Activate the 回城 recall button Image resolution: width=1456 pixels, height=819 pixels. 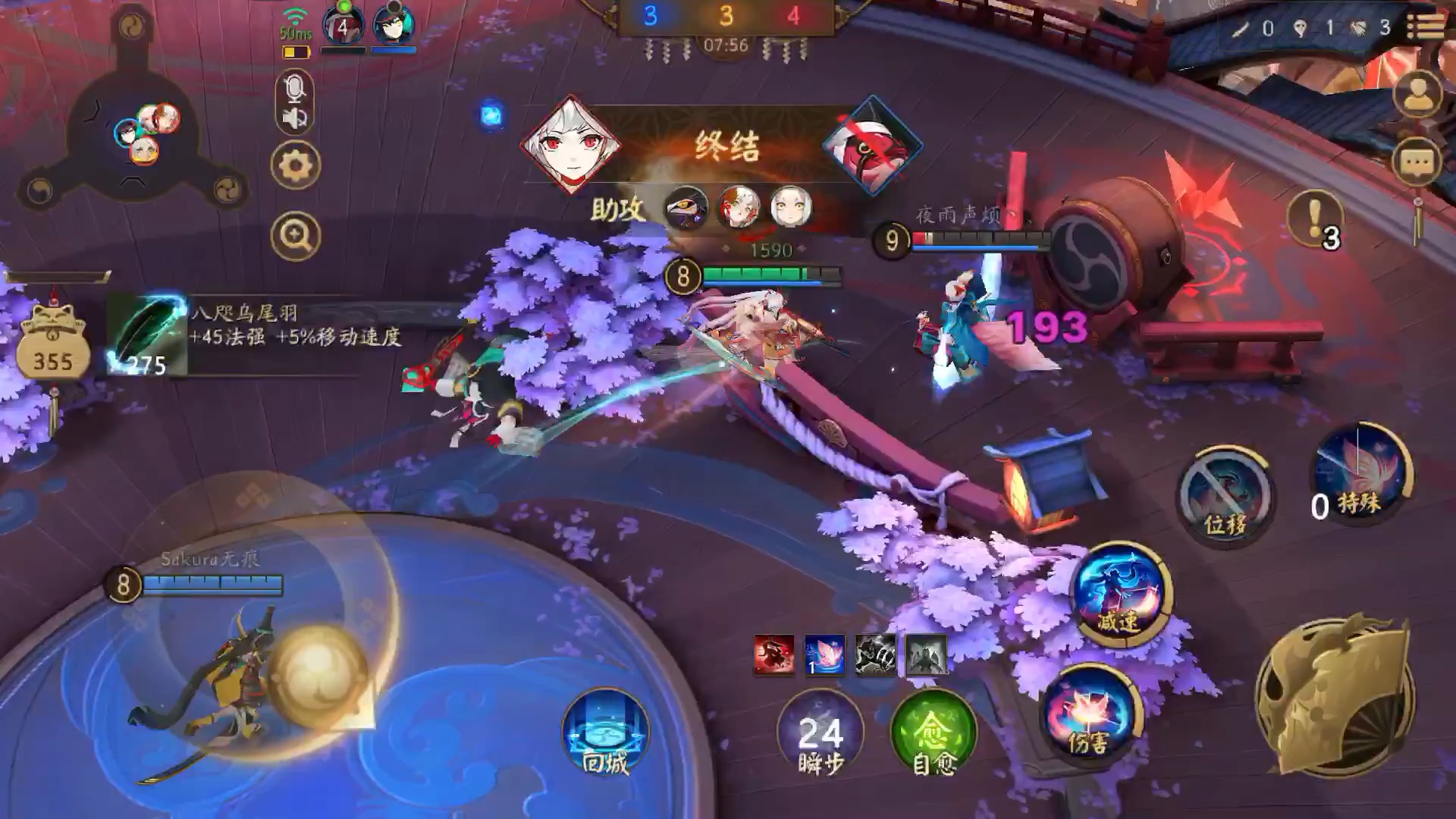pos(605,733)
